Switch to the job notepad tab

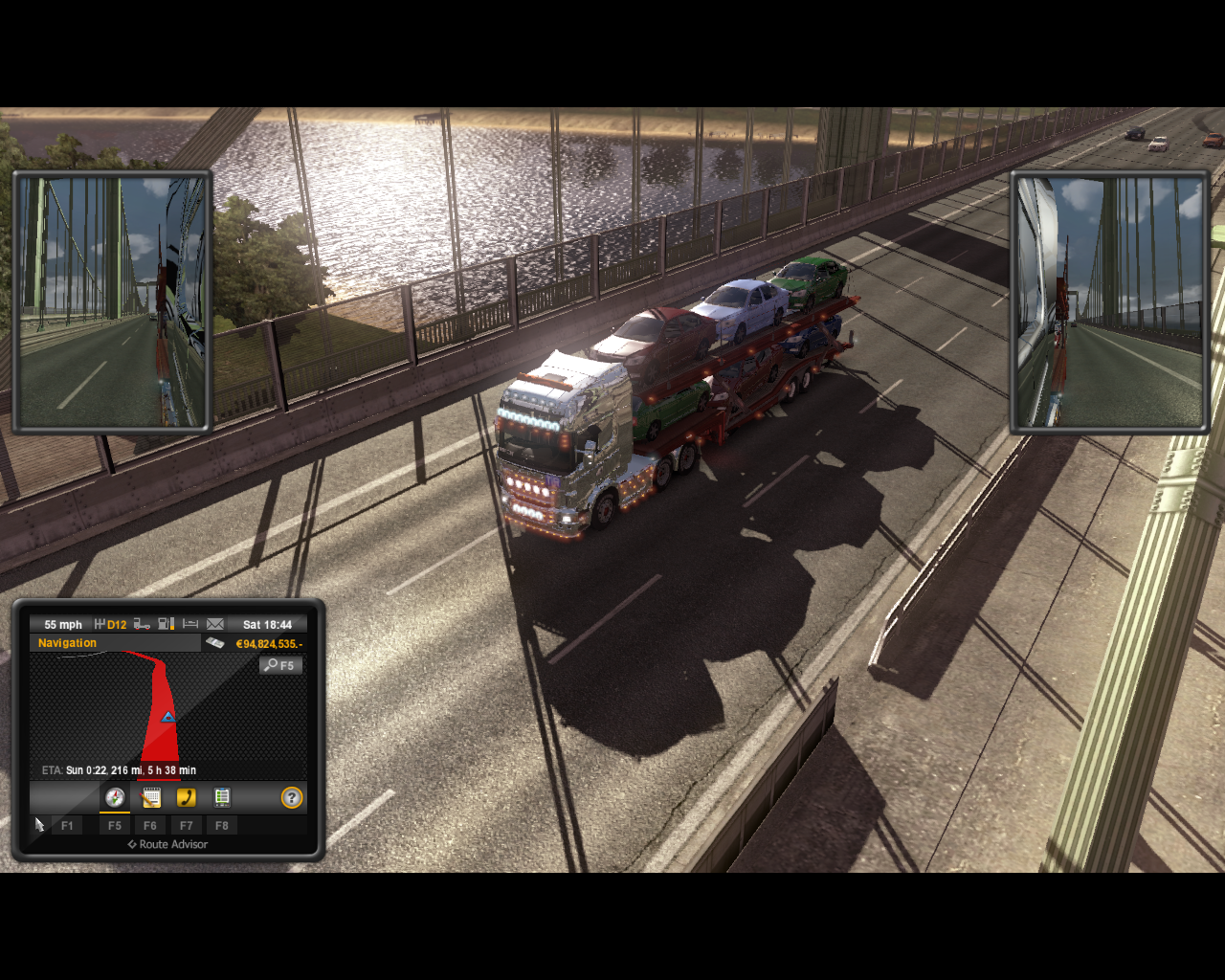pyautogui.click(x=150, y=797)
